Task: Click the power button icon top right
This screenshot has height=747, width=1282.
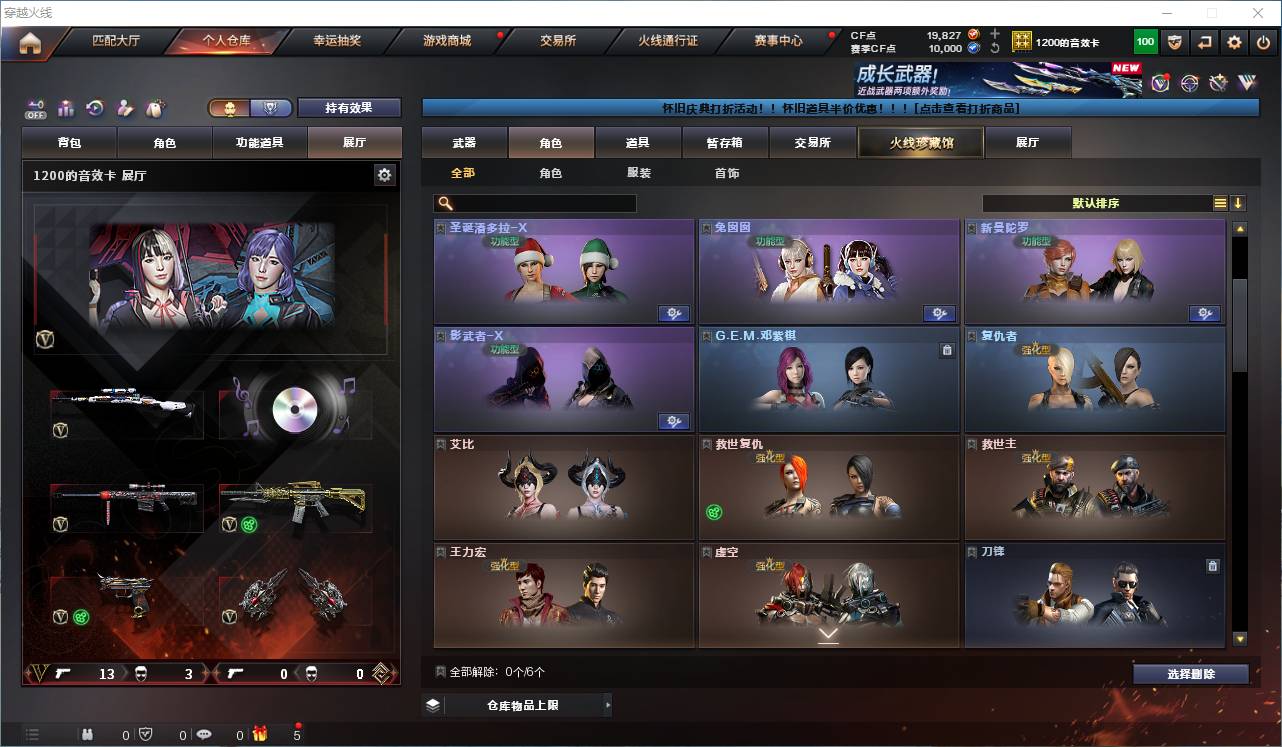Action: (1261, 42)
